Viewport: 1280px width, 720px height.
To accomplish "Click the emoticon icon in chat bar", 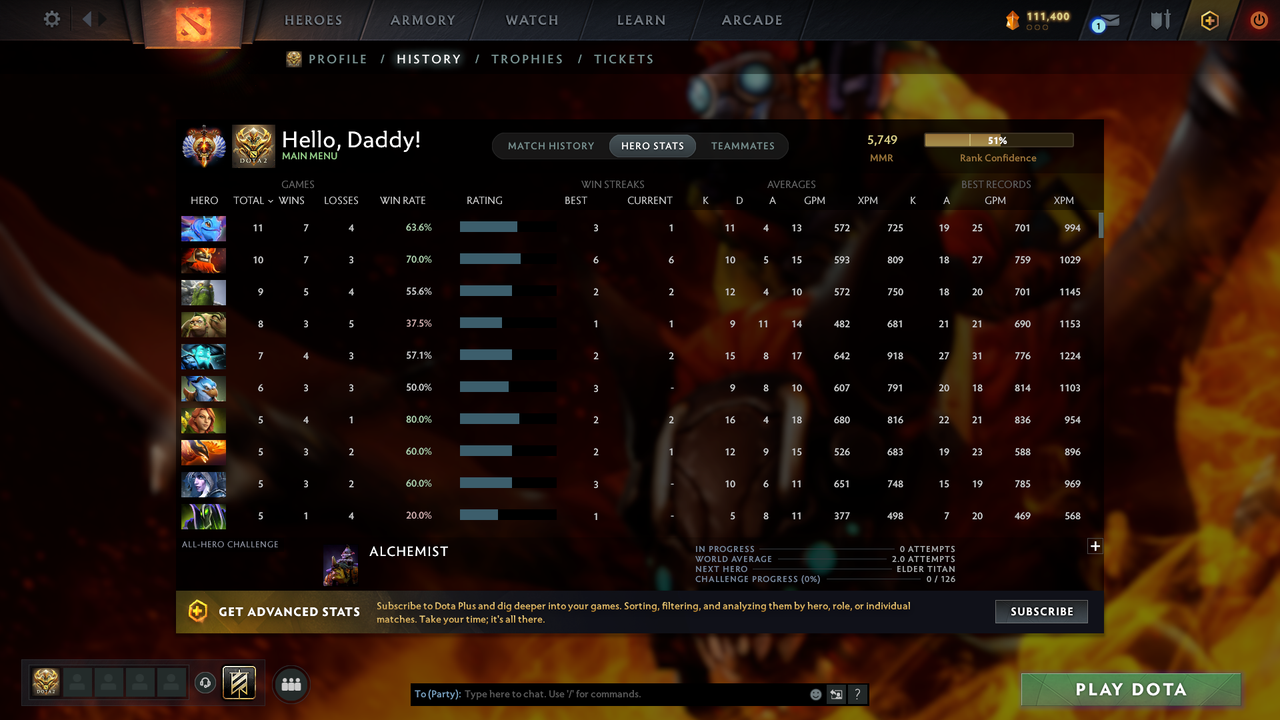I will coord(815,693).
